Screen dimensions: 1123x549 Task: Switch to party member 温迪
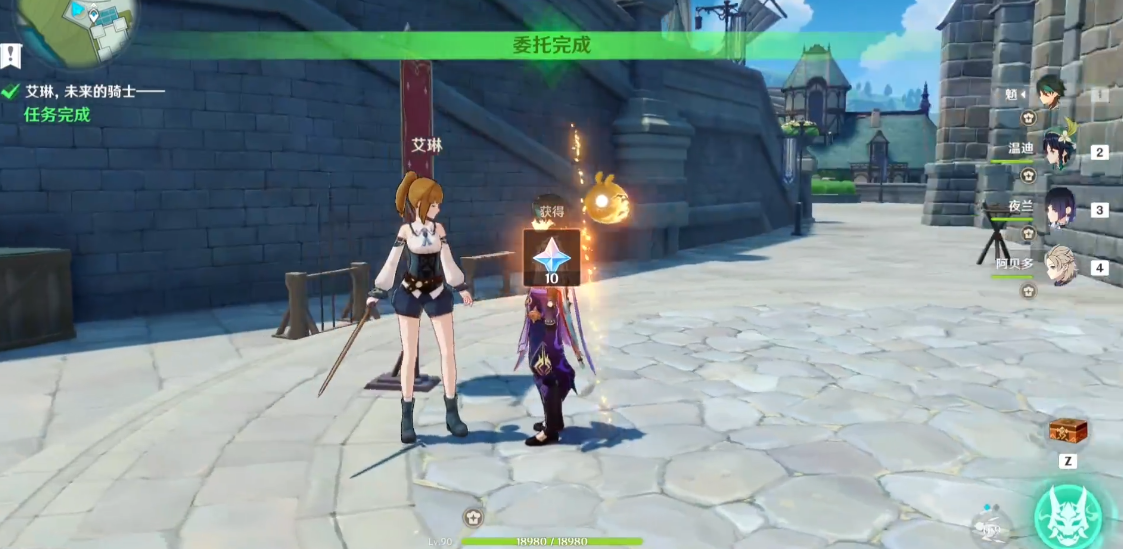pos(1059,152)
